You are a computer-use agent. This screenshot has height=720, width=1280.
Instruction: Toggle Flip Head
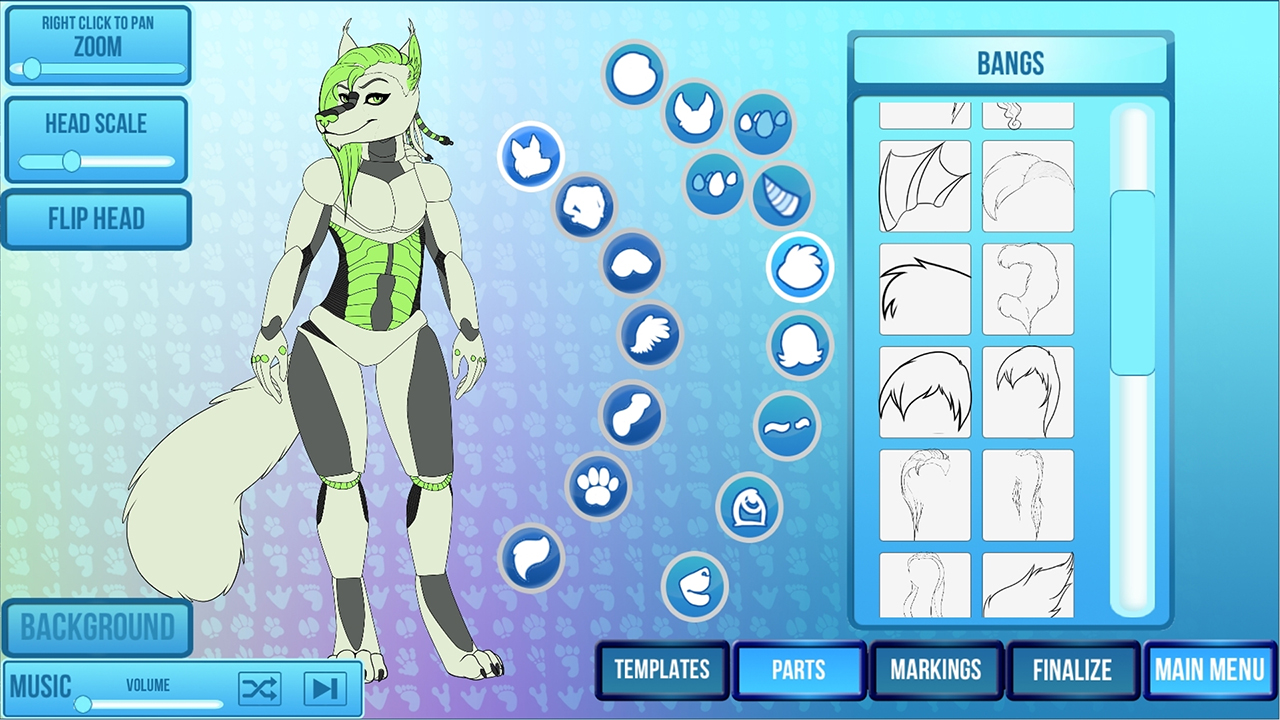[x=97, y=219]
